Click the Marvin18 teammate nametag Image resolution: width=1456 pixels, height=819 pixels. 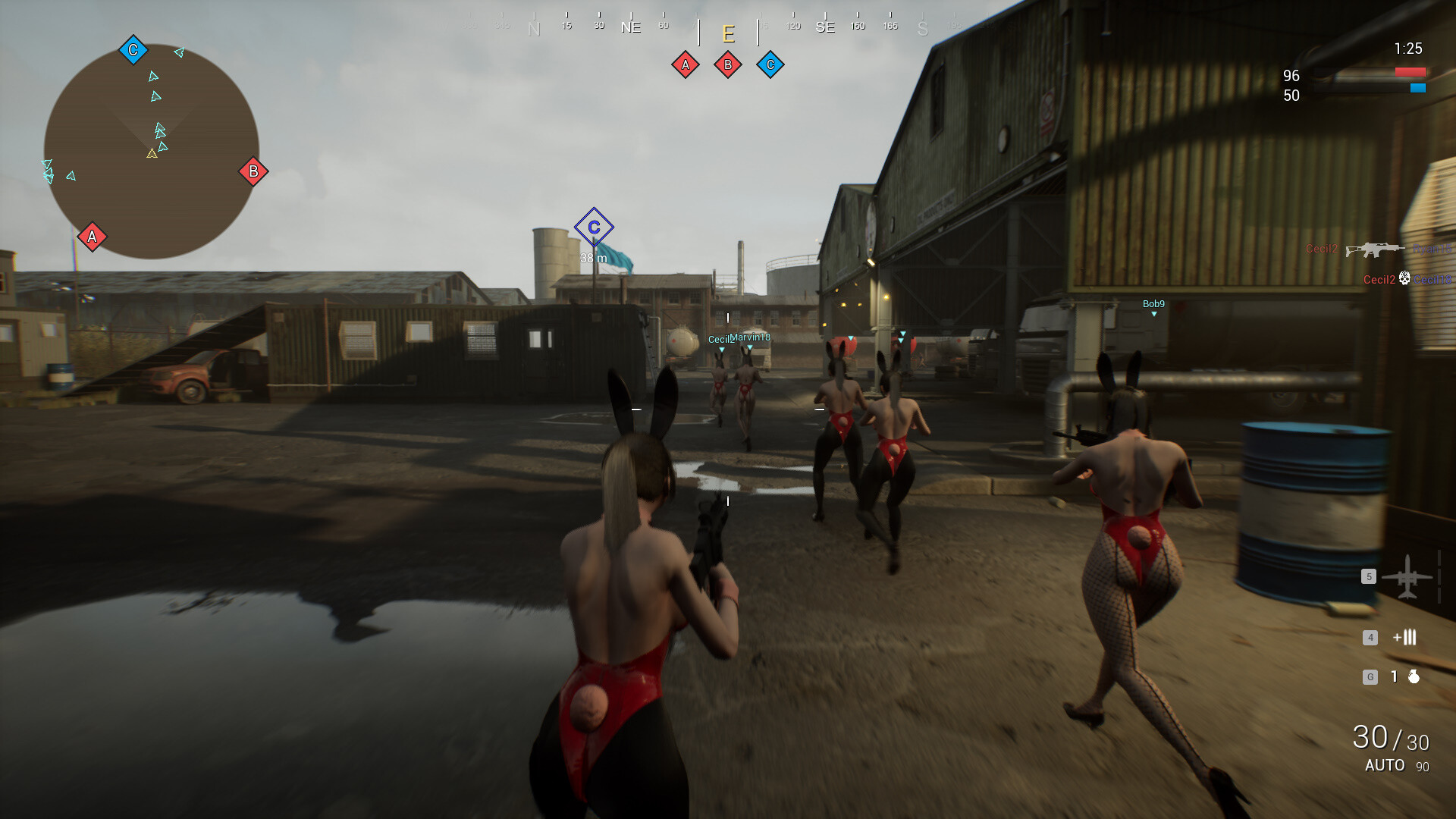click(x=749, y=337)
